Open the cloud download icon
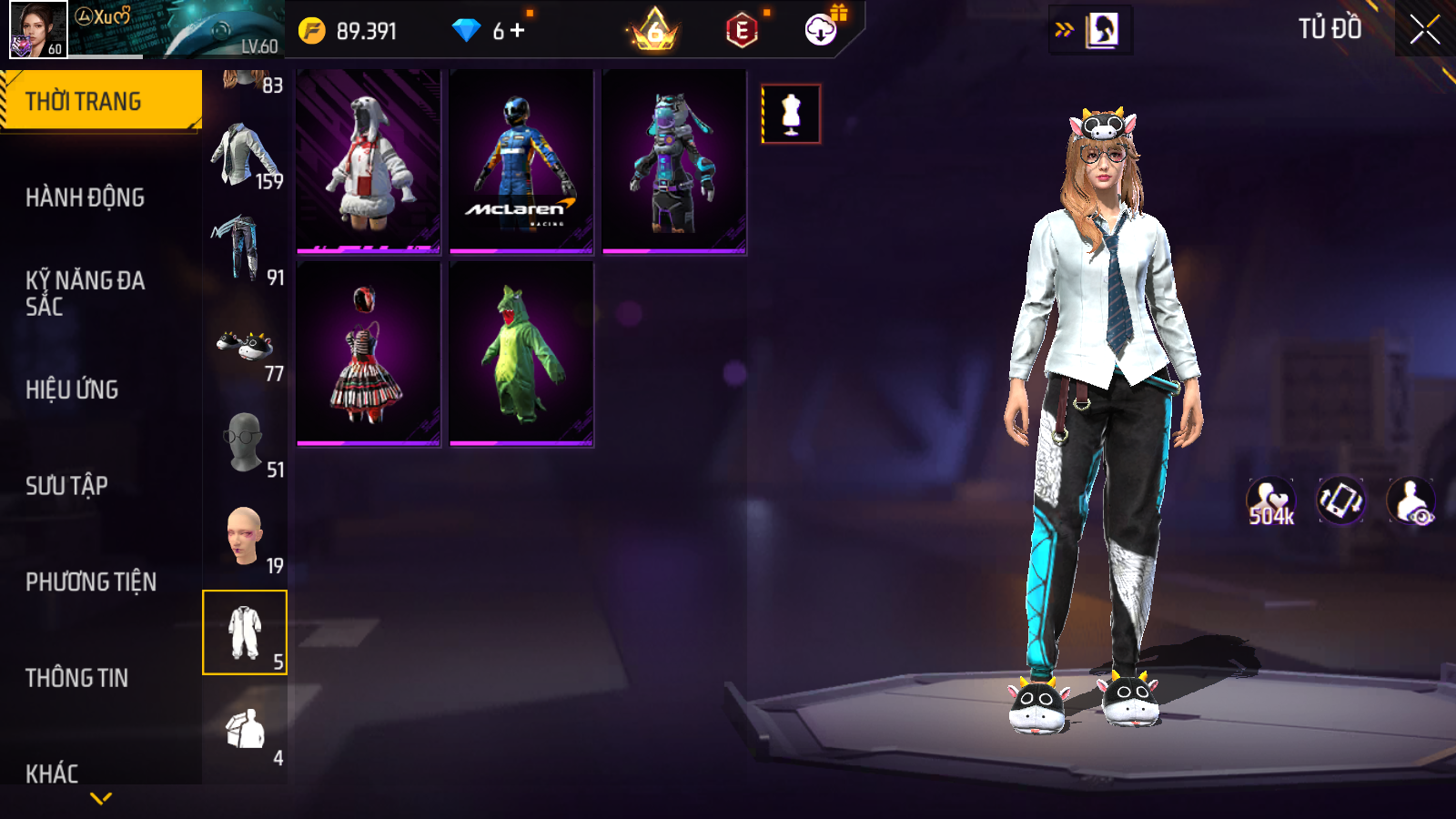Screen dimensions: 1456x819 [x=821, y=30]
